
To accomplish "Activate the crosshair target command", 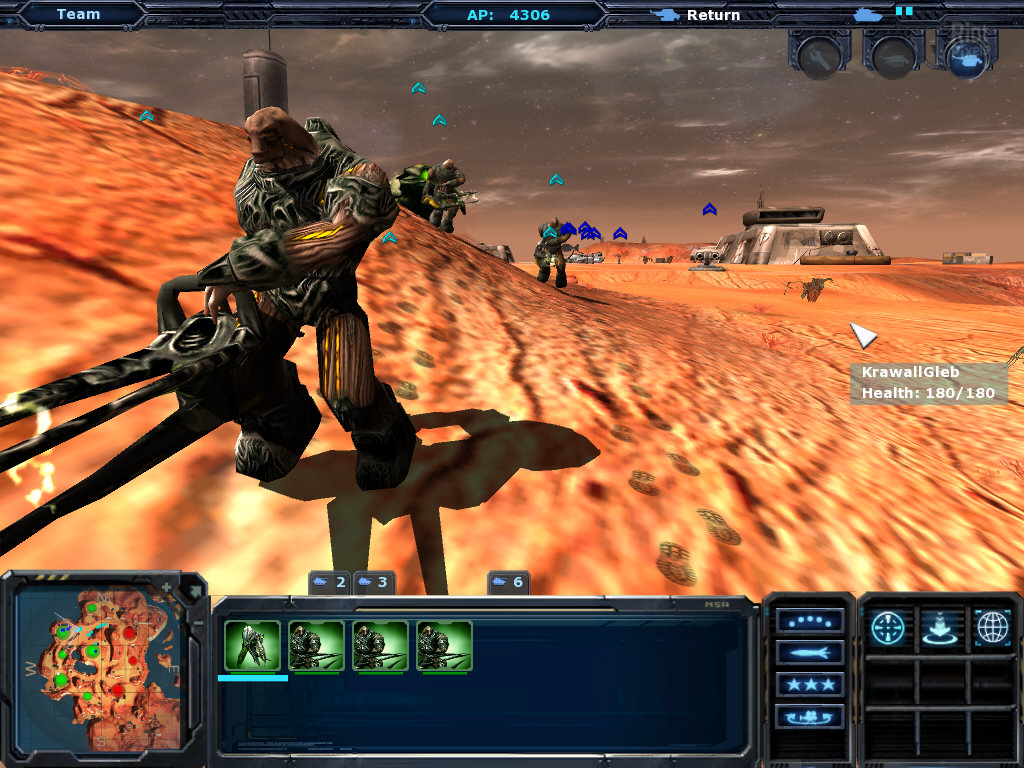I will click(887, 628).
